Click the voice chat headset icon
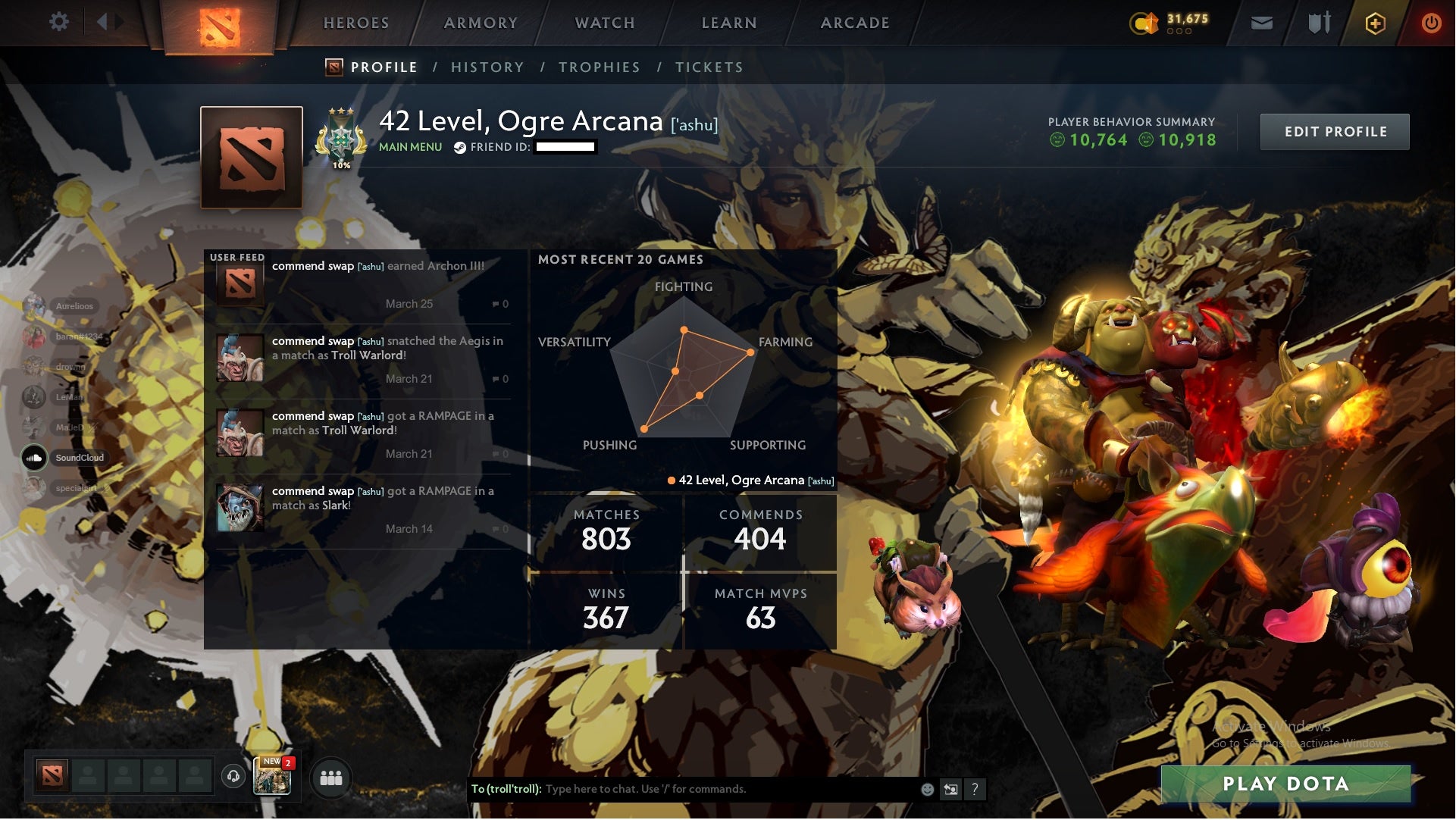 click(x=232, y=777)
